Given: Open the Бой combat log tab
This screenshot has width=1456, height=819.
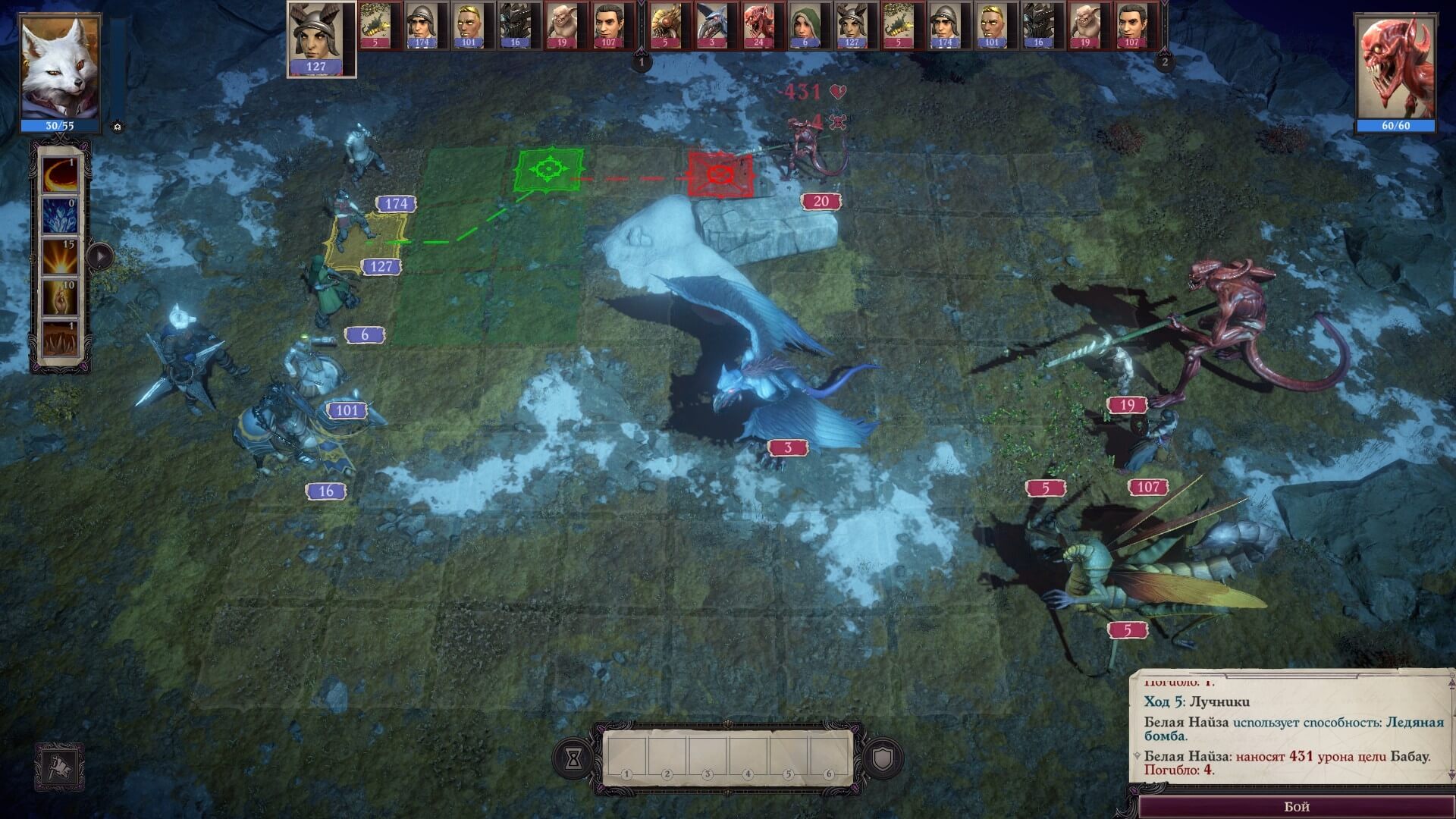Looking at the screenshot, I should pos(1296,806).
